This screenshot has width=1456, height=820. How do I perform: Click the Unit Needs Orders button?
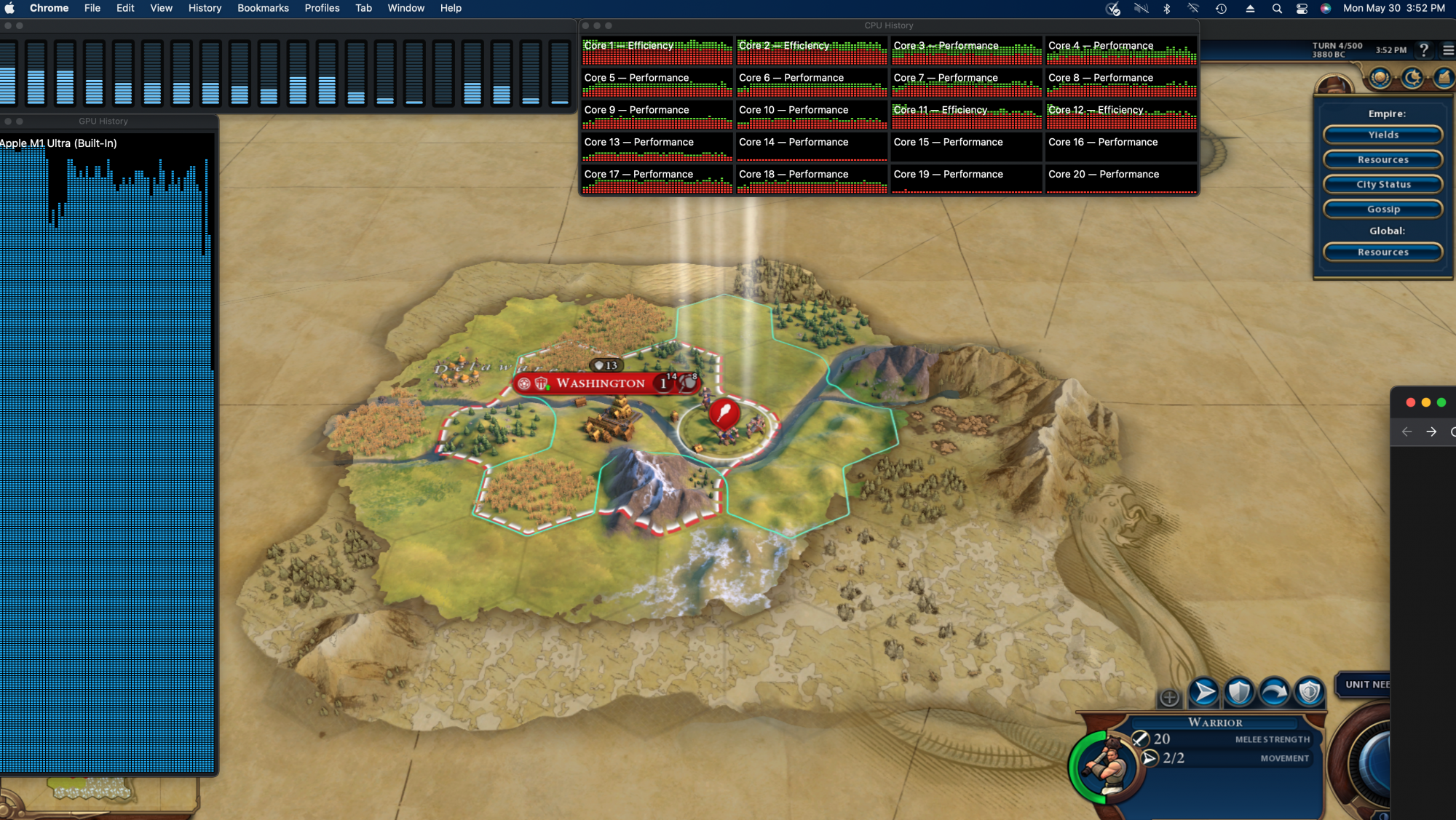(x=1366, y=685)
